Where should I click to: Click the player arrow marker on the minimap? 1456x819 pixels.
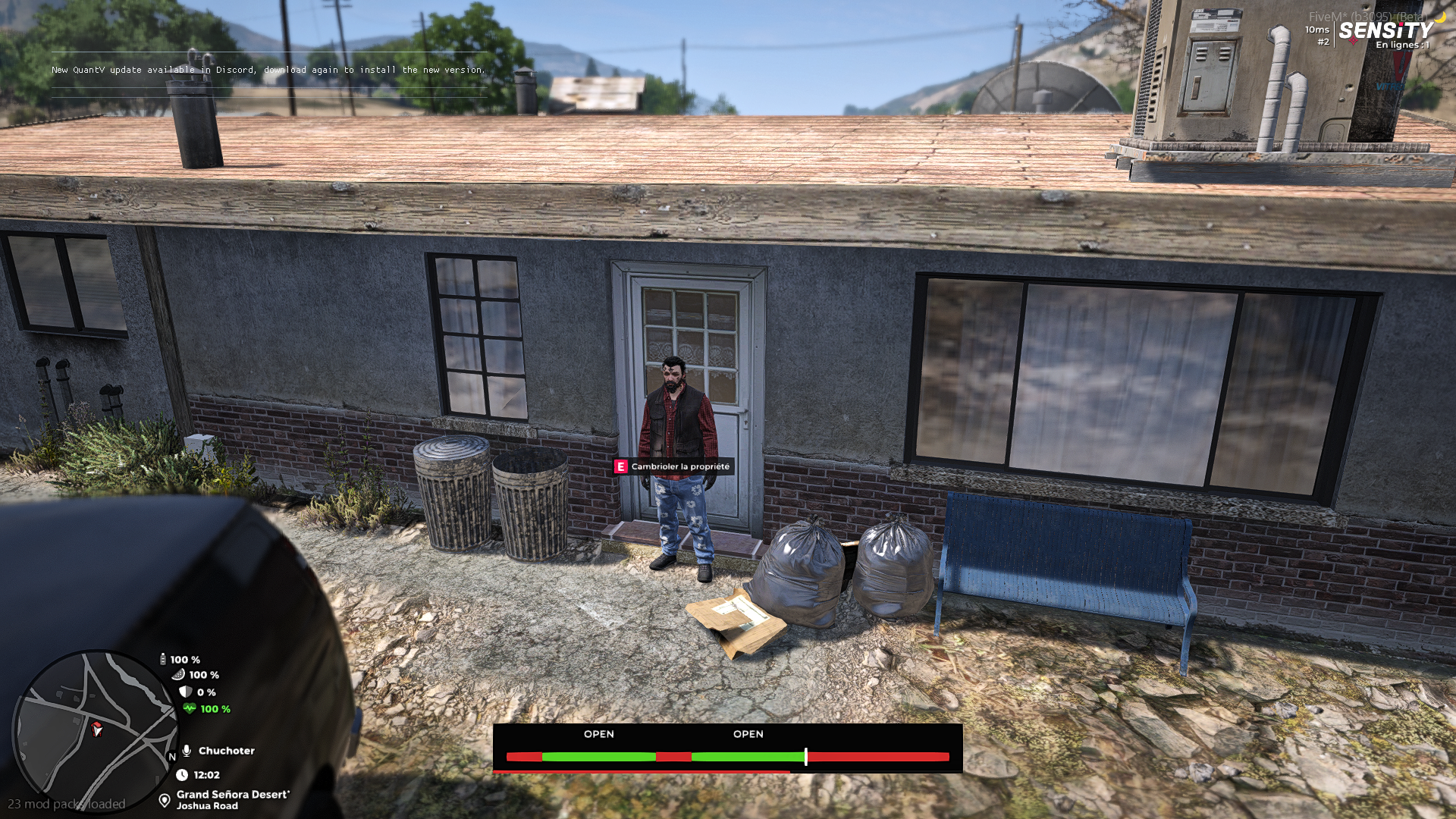point(96,730)
